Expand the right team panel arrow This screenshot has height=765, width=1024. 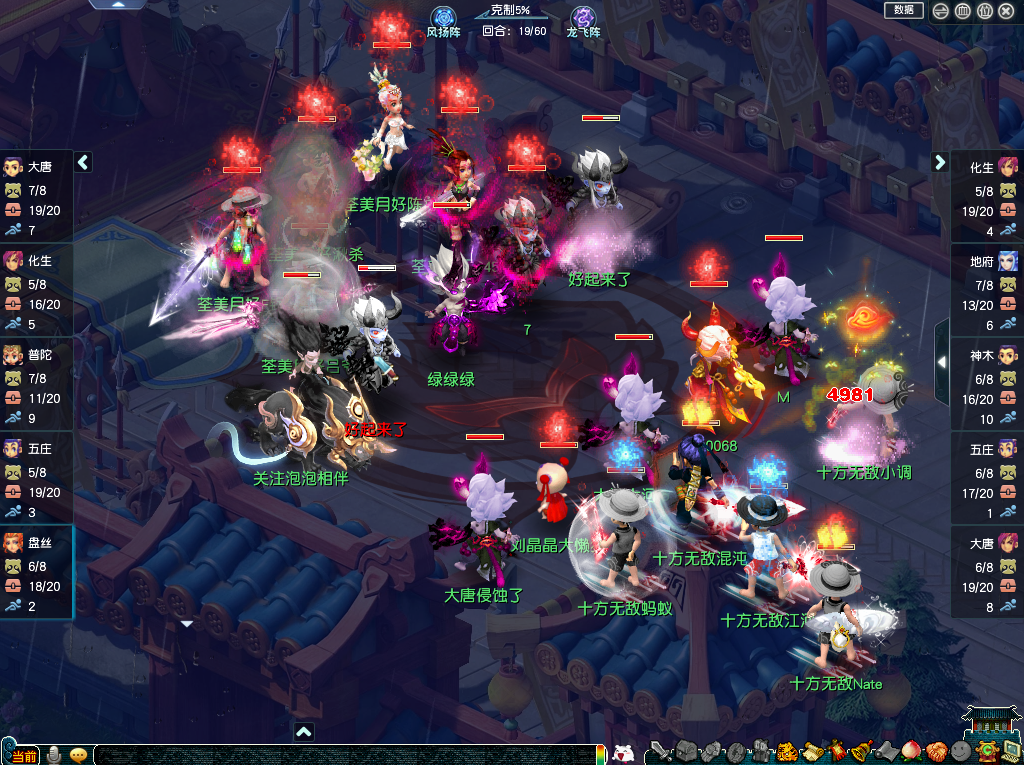tap(940, 162)
